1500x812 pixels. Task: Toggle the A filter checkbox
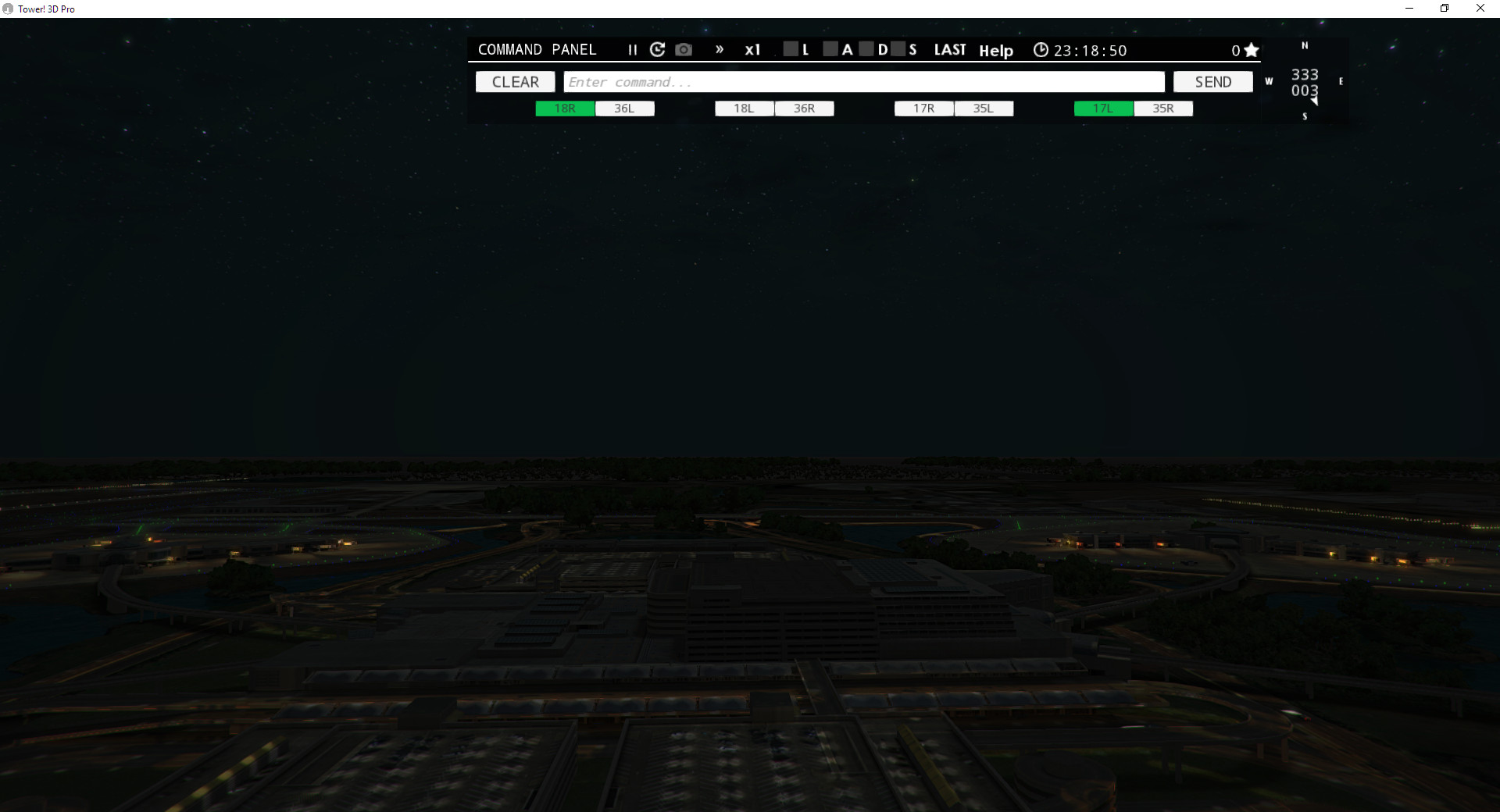(x=830, y=48)
